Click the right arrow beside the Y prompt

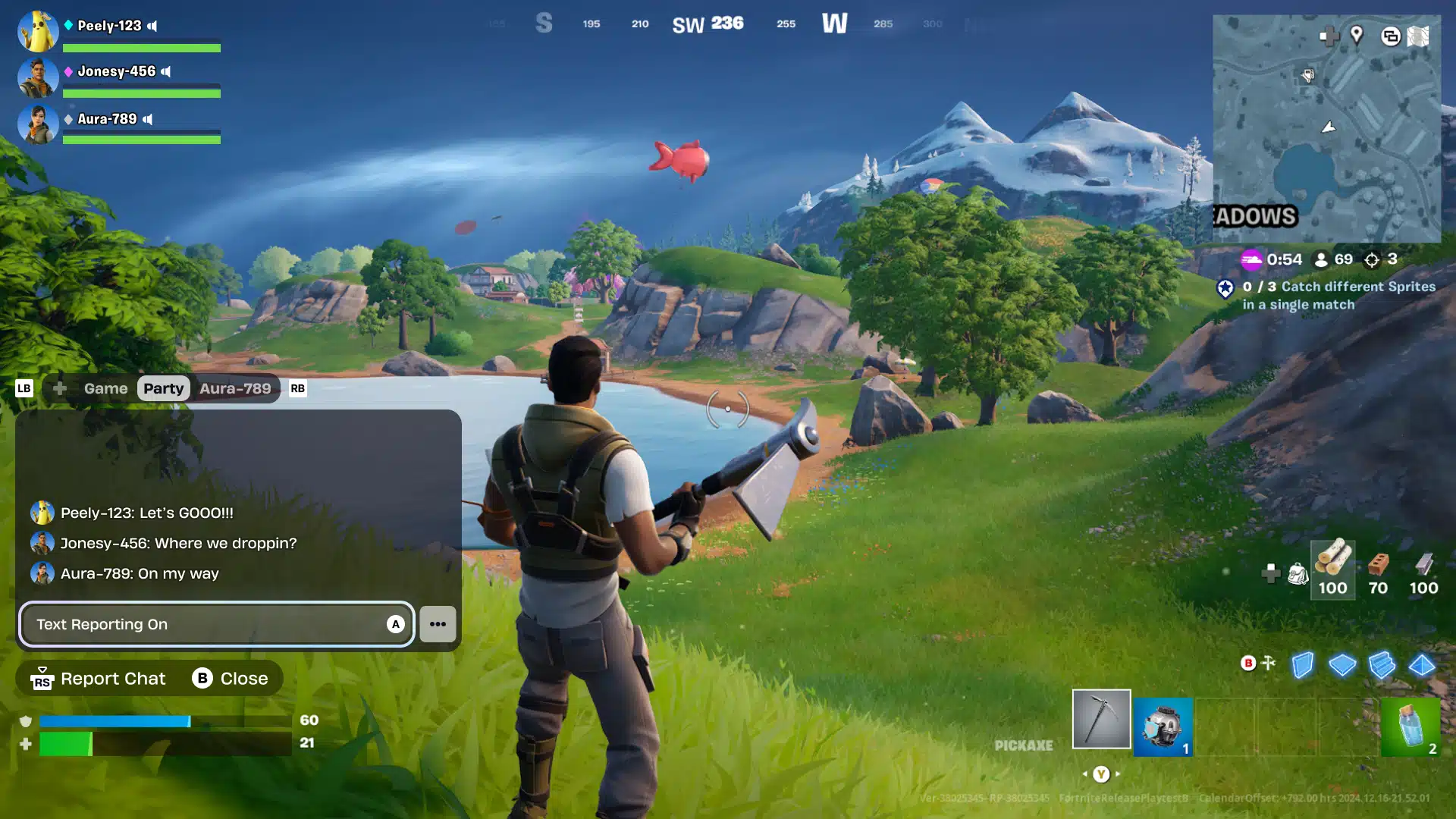(1117, 774)
